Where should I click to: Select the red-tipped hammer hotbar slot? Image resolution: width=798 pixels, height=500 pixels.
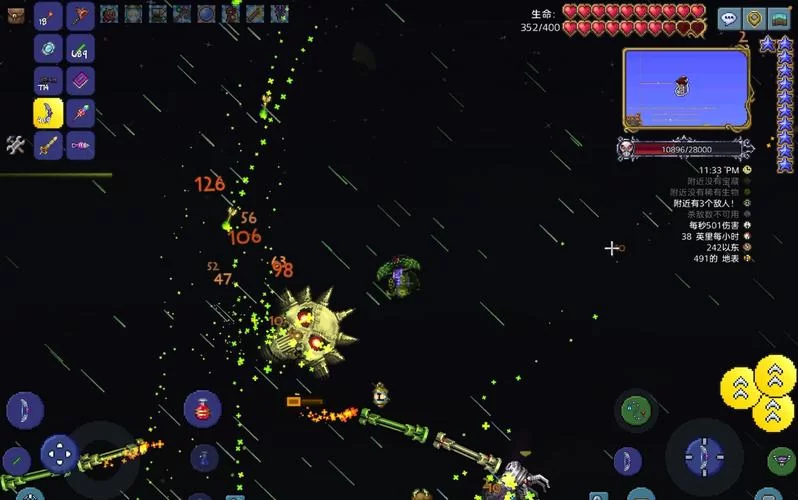point(80,17)
